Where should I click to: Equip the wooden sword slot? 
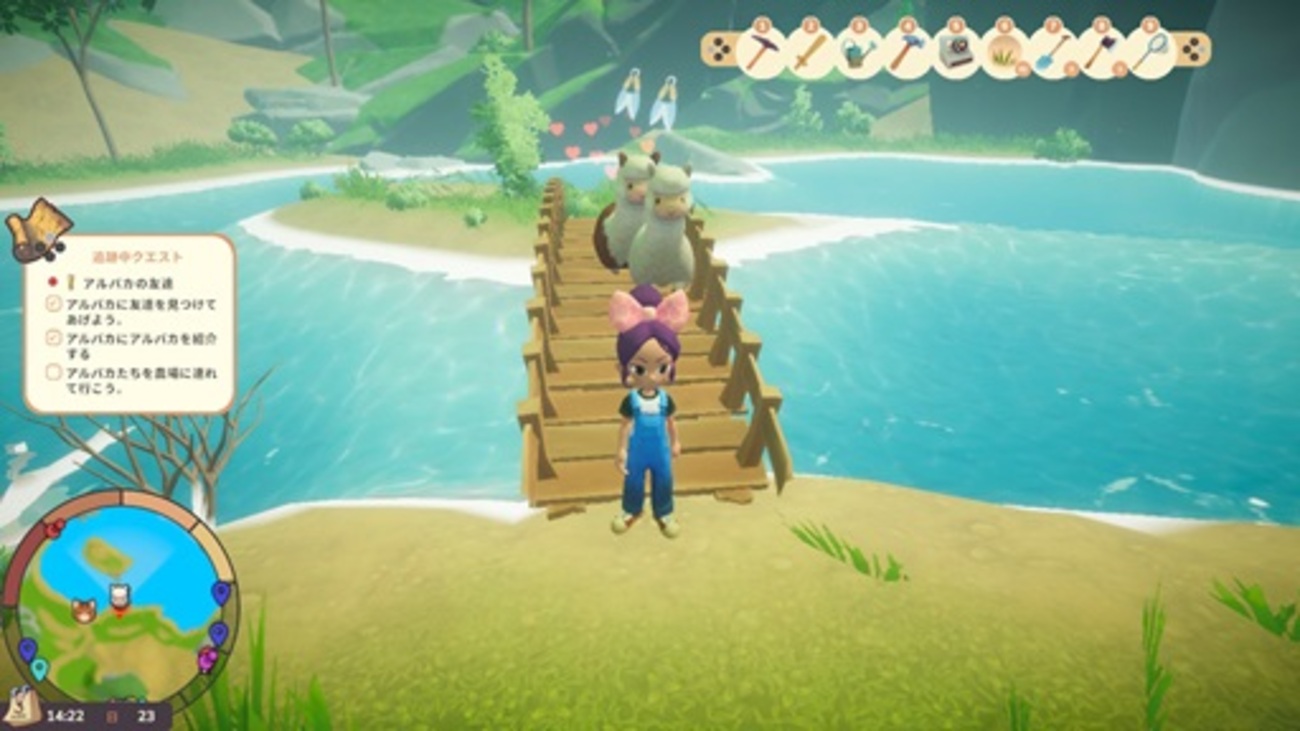[x=808, y=51]
